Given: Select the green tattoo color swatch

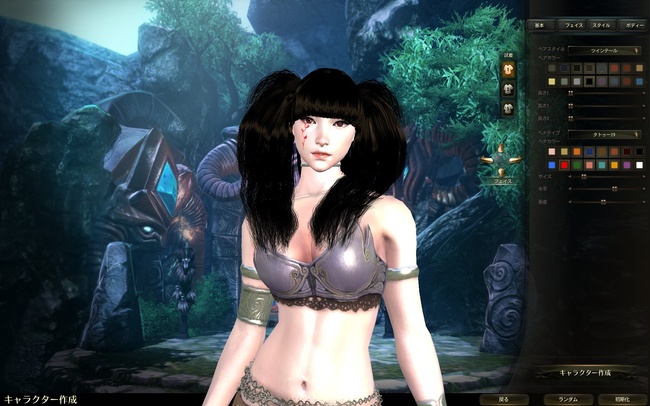Looking at the screenshot, I should (576, 164).
